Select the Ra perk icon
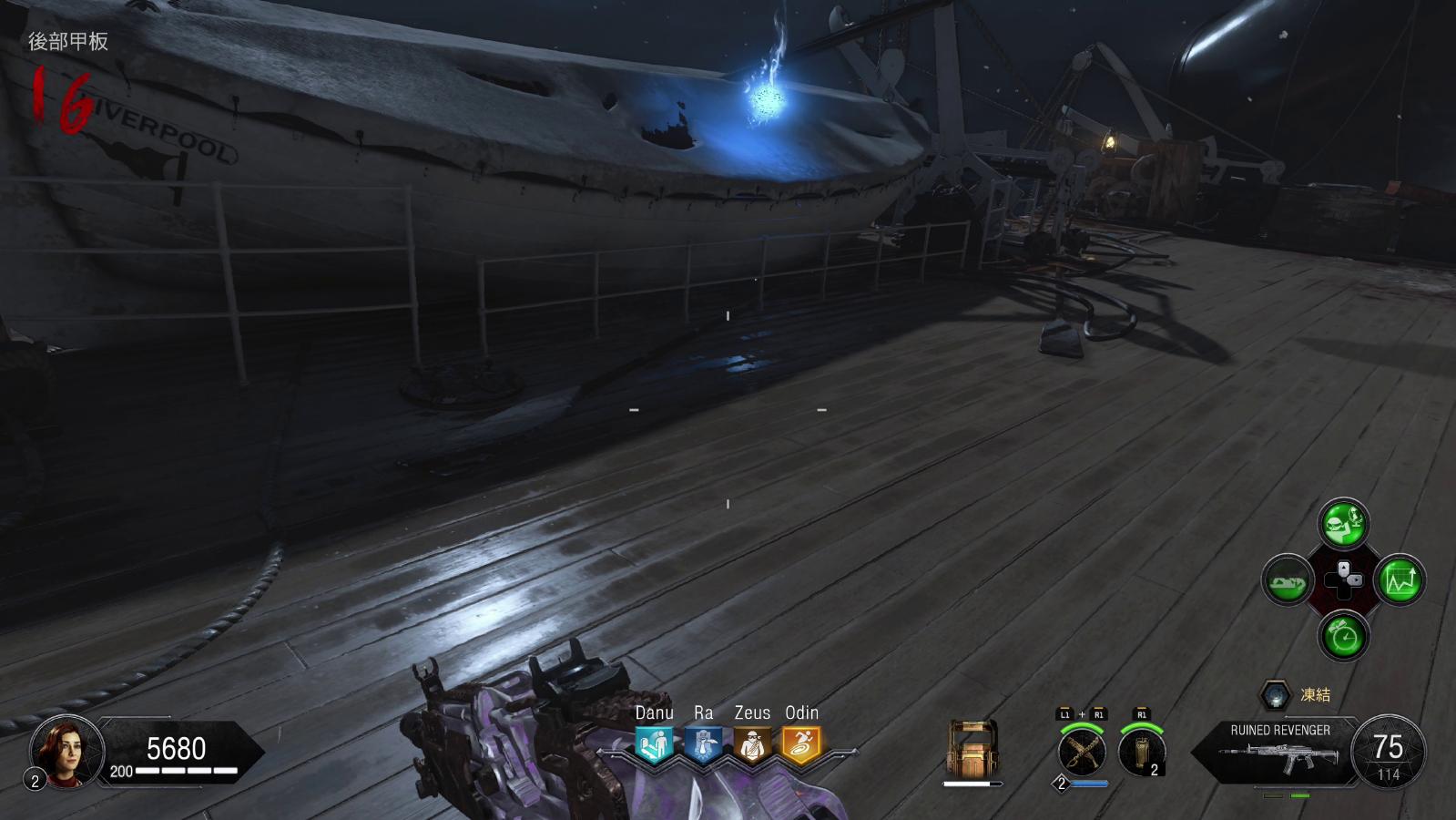 [703, 745]
